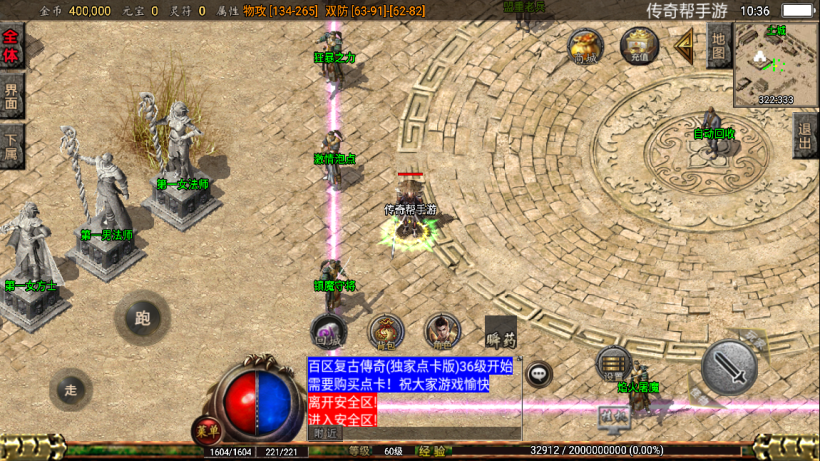Toggle the 跑 run button

[142, 319]
